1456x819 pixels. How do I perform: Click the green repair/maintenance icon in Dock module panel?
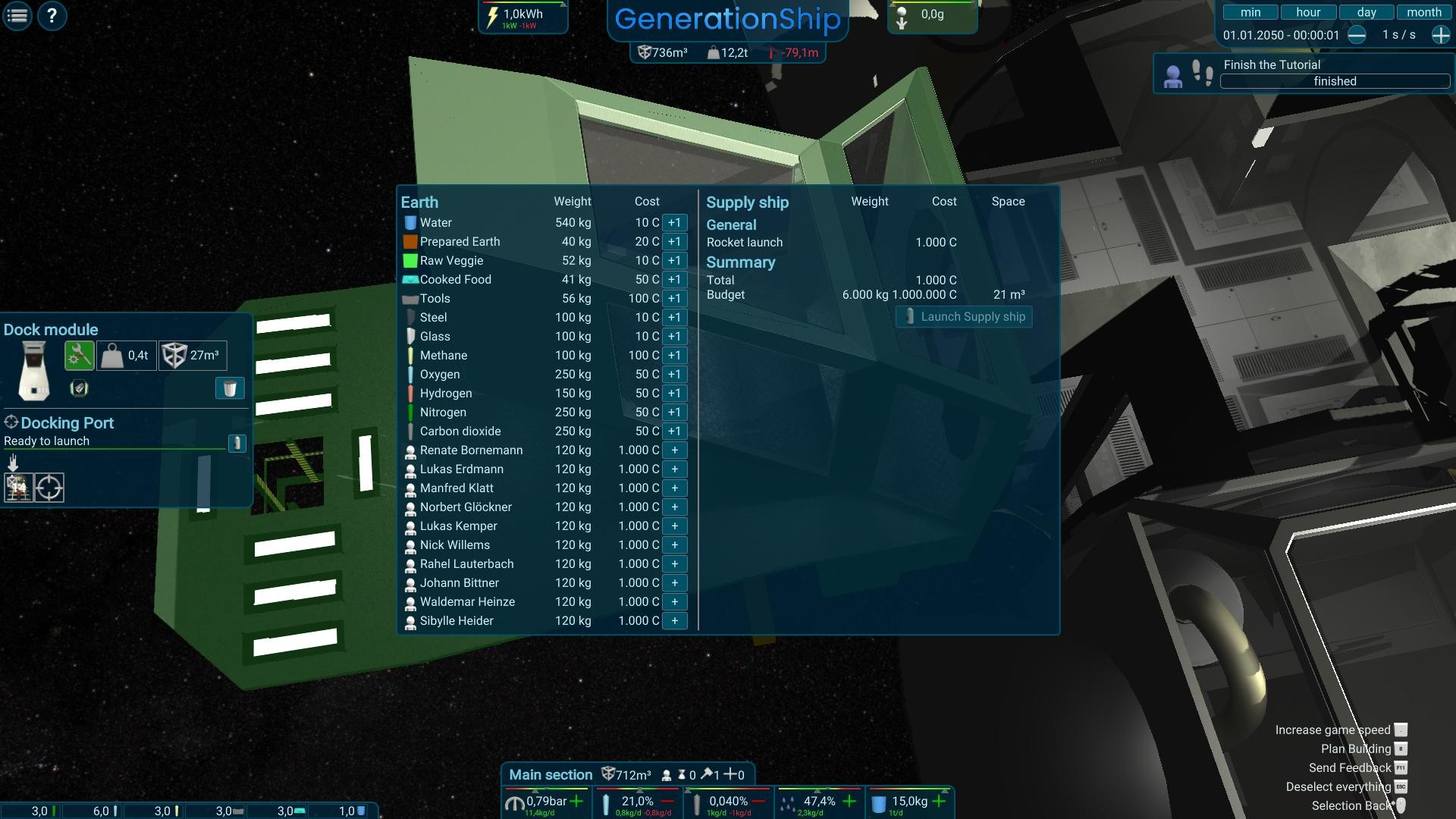(x=79, y=355)
